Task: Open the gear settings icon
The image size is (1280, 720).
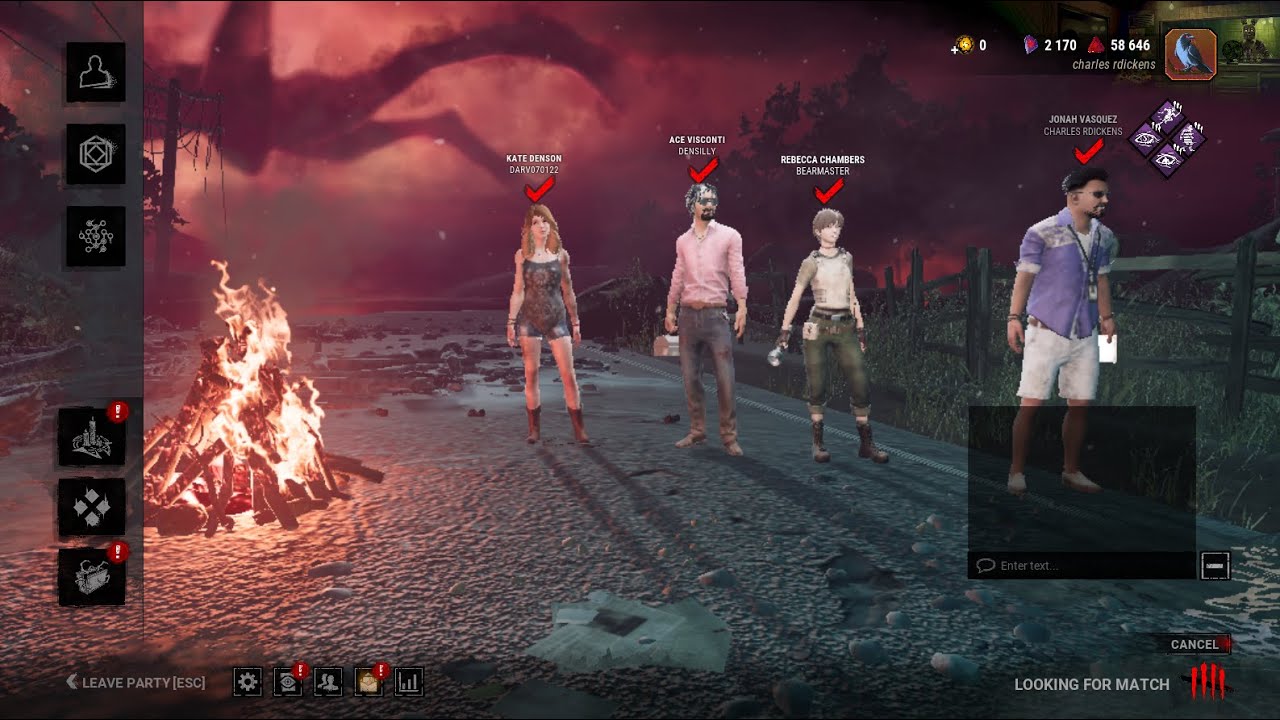Action: point(248,682)
